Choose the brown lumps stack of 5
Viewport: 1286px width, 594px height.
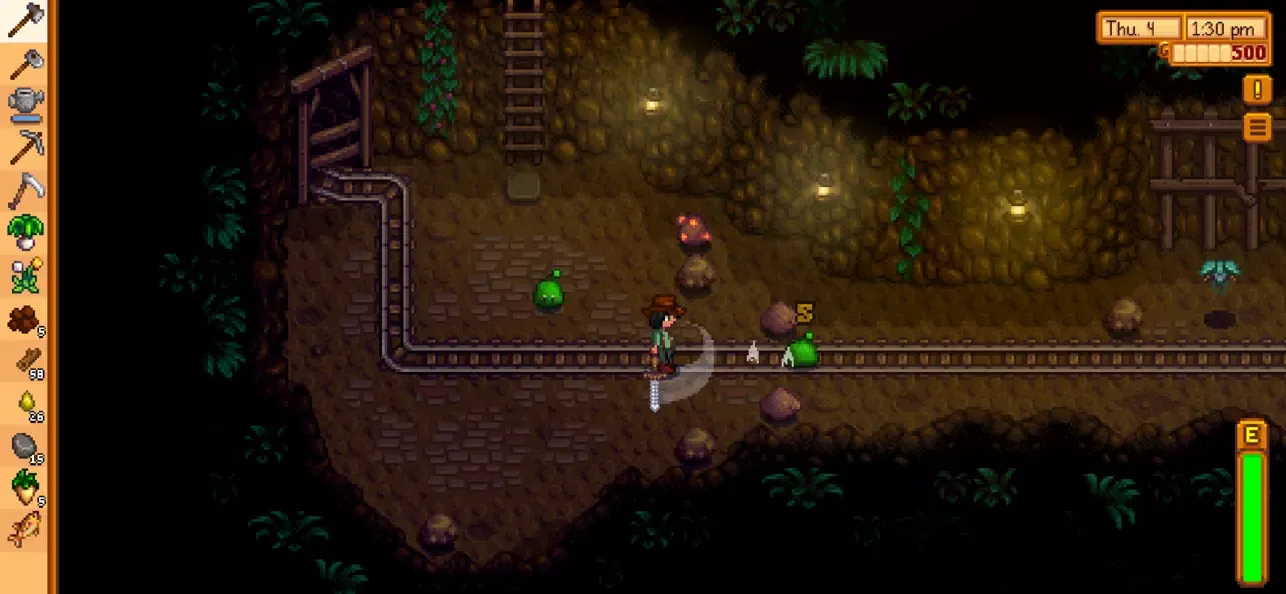[x=26, y=318]
